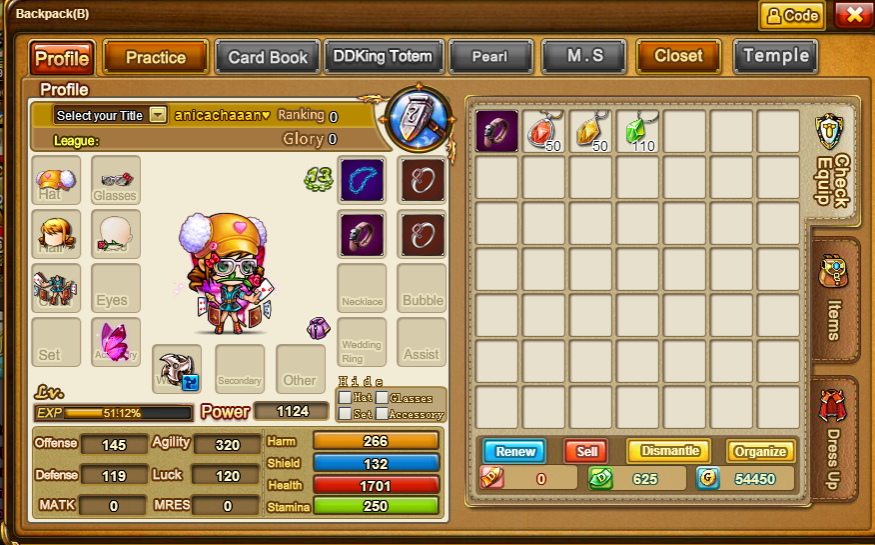Click the Dismantle button

pyautogui.click(x=668, y=451)
